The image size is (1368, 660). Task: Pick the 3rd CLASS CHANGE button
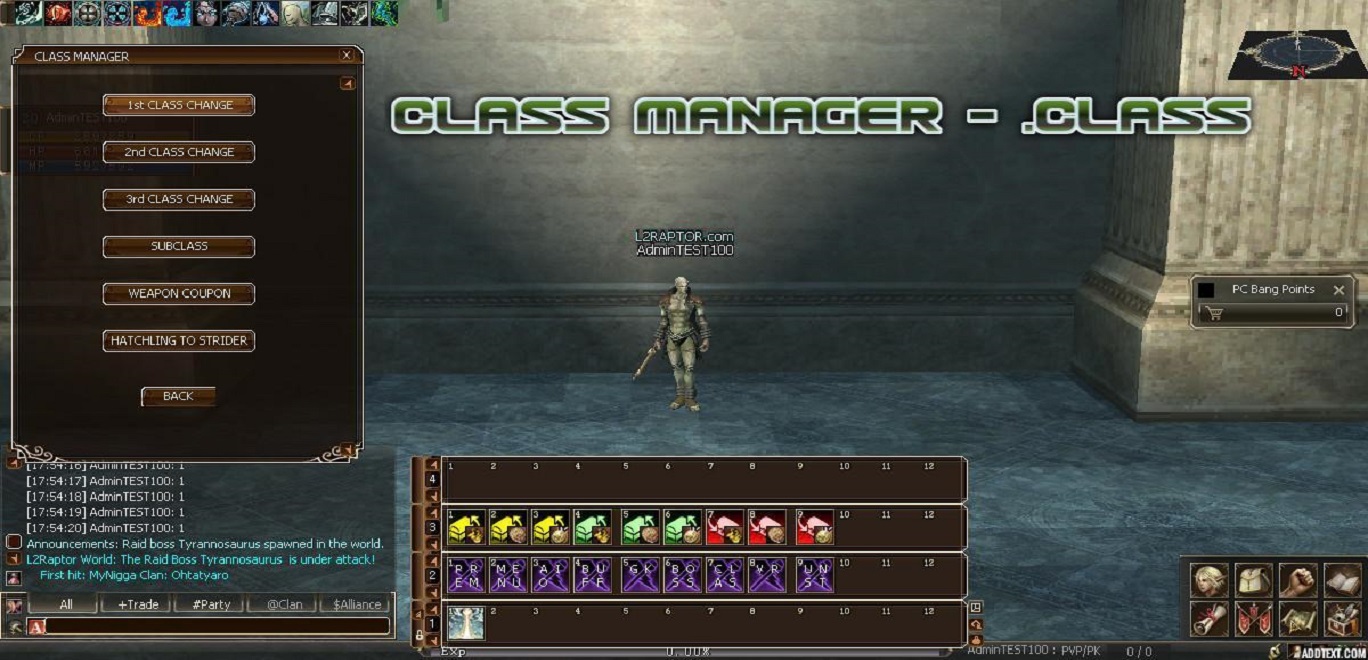tap(179, 199)
